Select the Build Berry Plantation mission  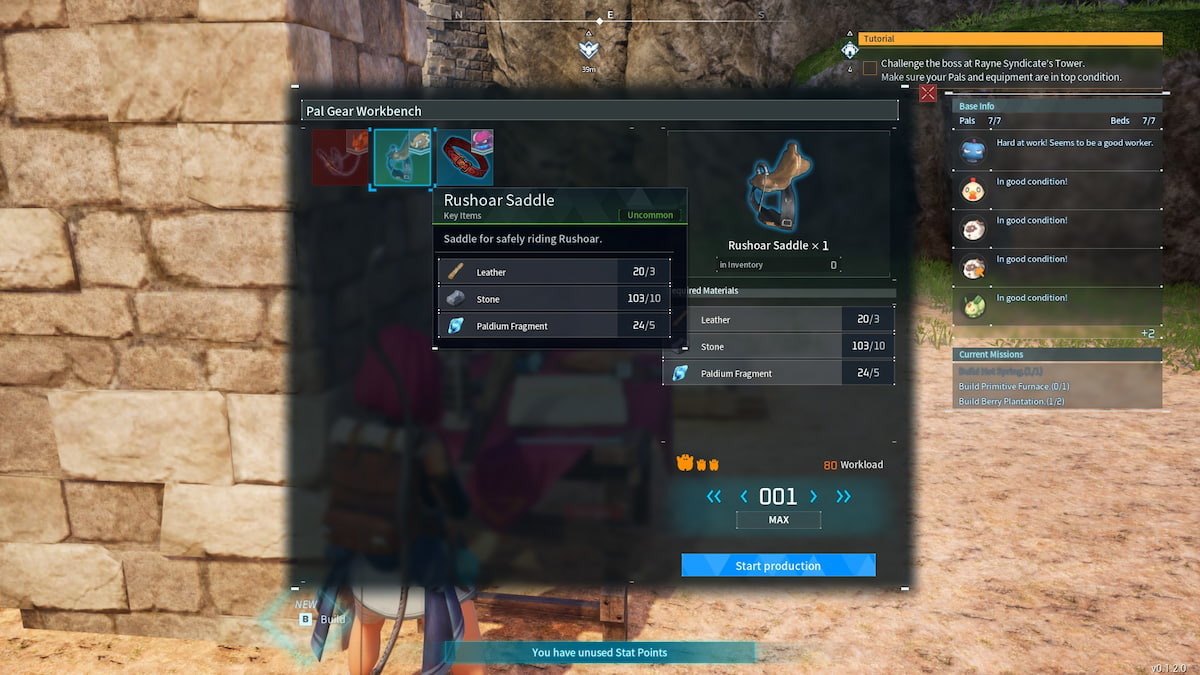coord(1014,401)
